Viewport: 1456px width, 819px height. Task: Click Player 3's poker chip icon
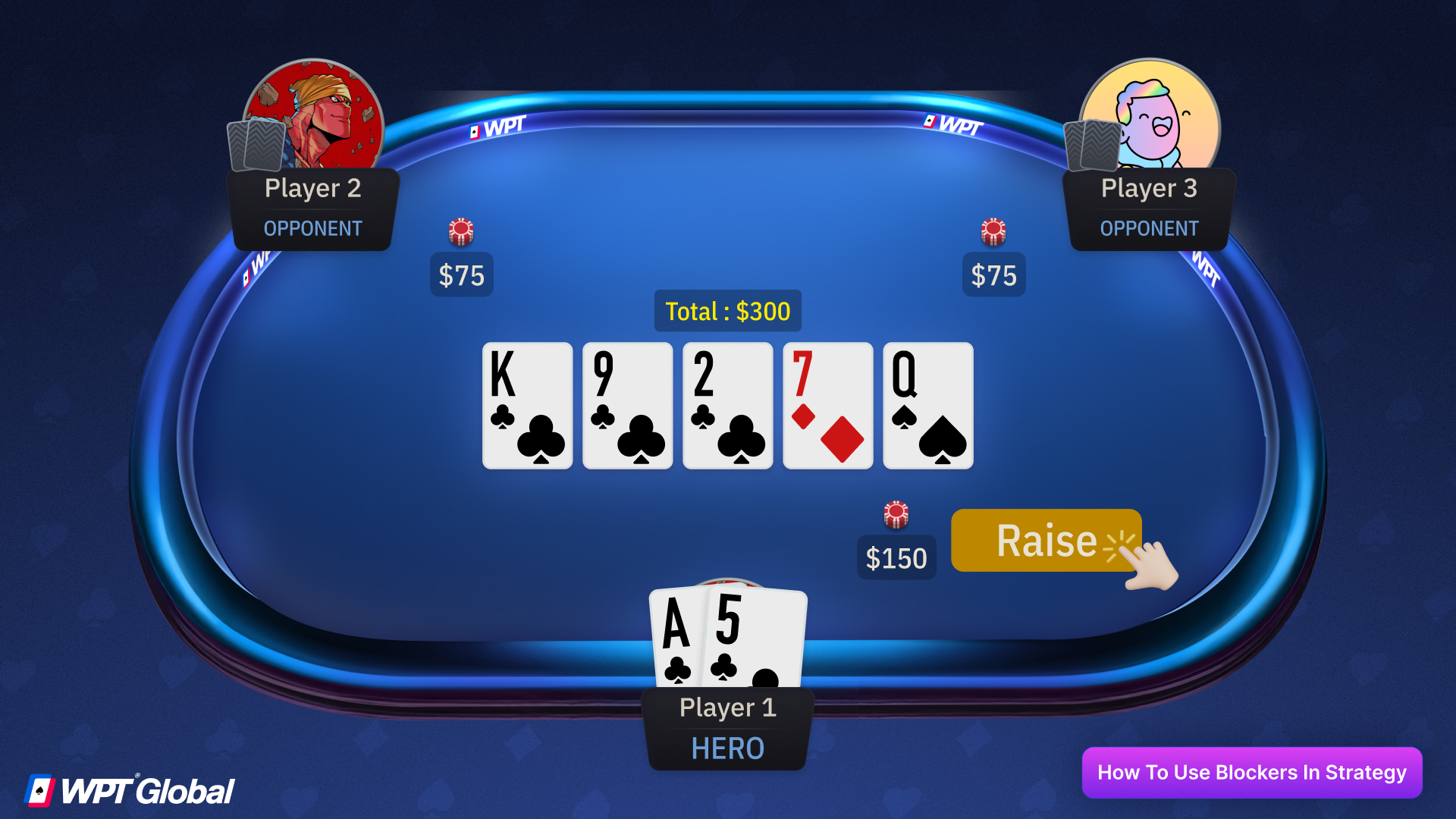click(993, 233)
